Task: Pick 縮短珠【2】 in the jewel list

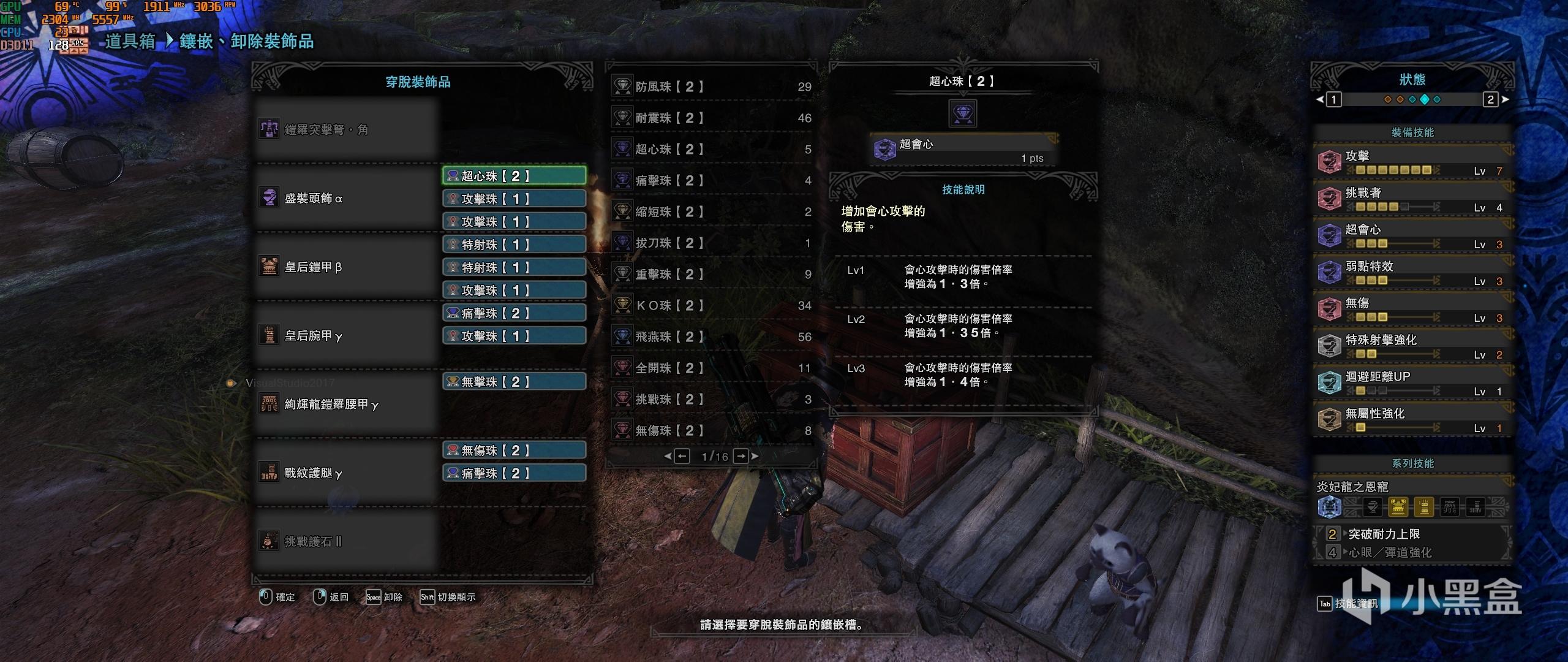Action: click(712, 212)
